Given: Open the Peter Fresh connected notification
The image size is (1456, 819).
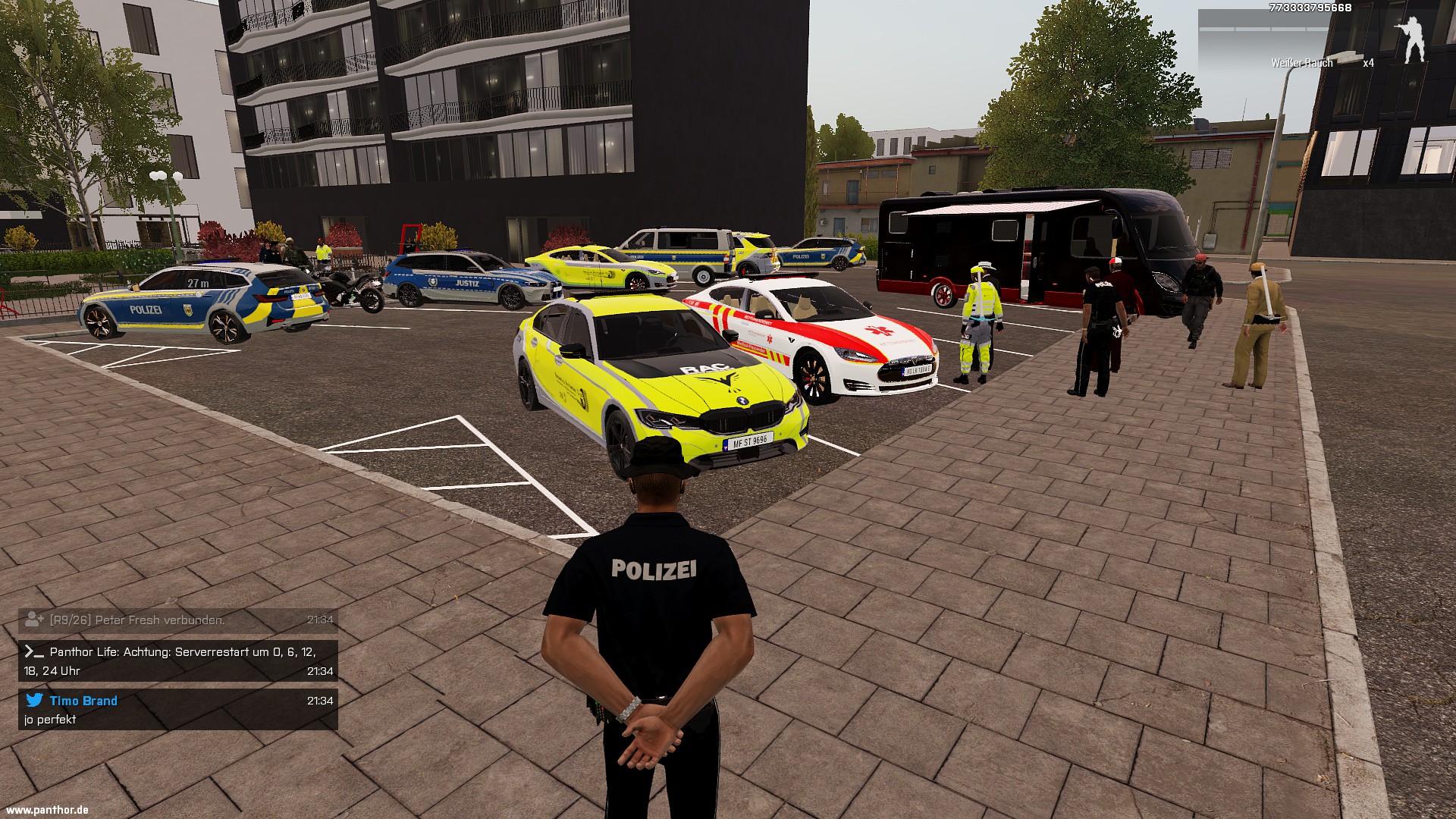Looking at the screenshot, I should click(177, 620).
